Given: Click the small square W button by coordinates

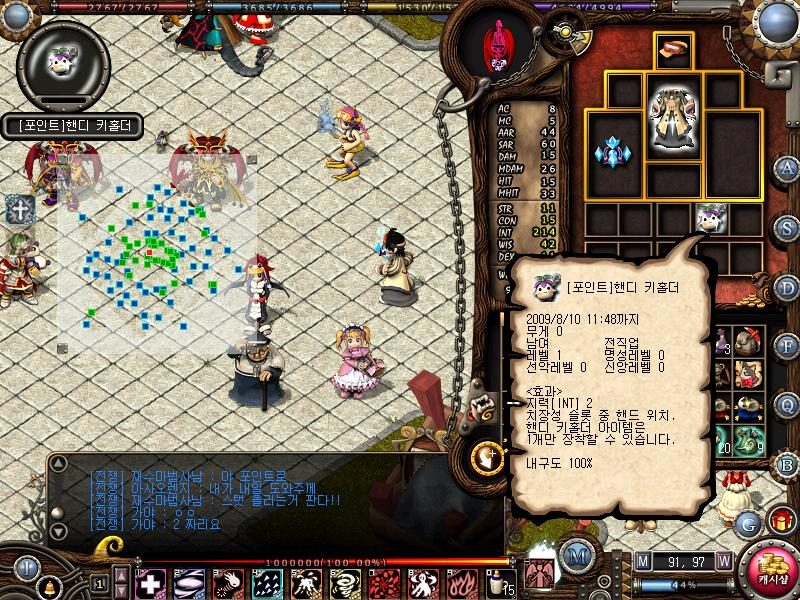Looking at the screenshot, I should [x=723, y=562].
